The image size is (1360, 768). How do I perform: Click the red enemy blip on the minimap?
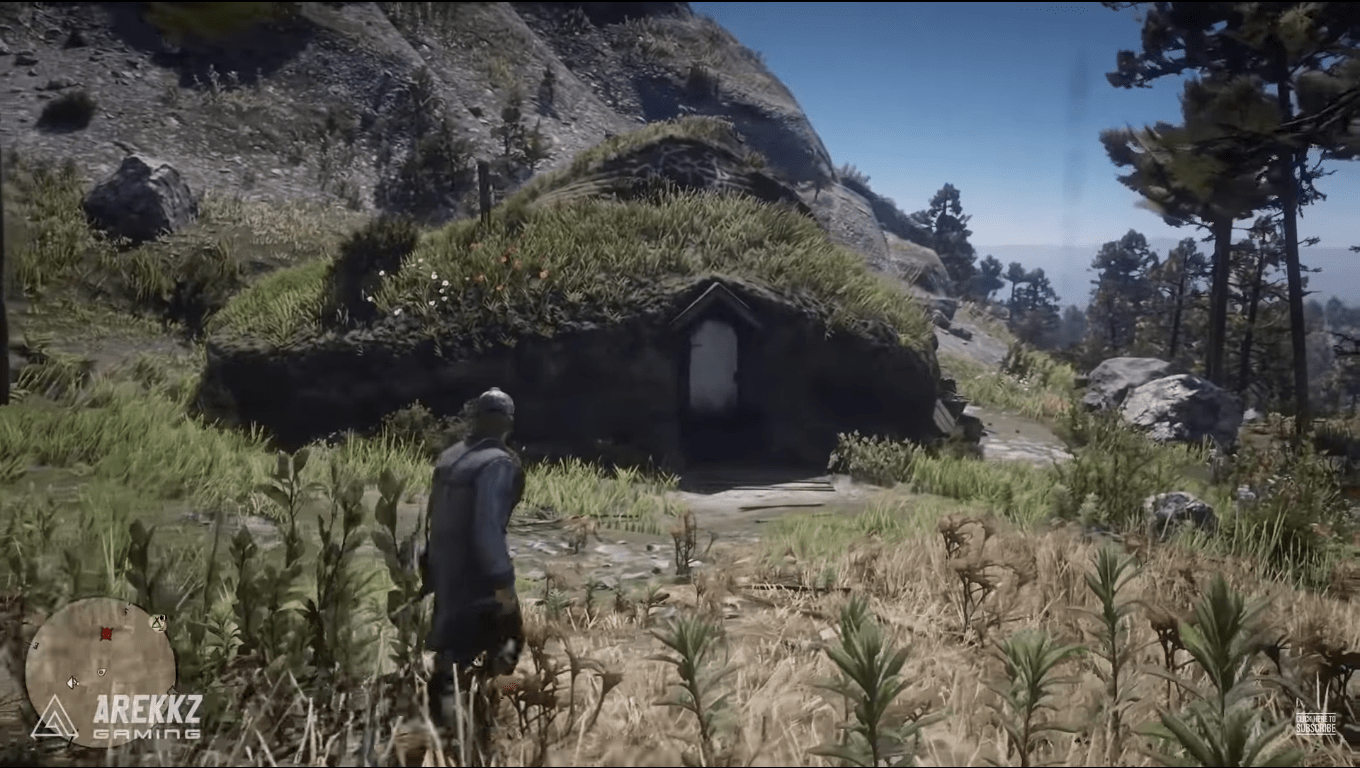[x=106, y=633]
